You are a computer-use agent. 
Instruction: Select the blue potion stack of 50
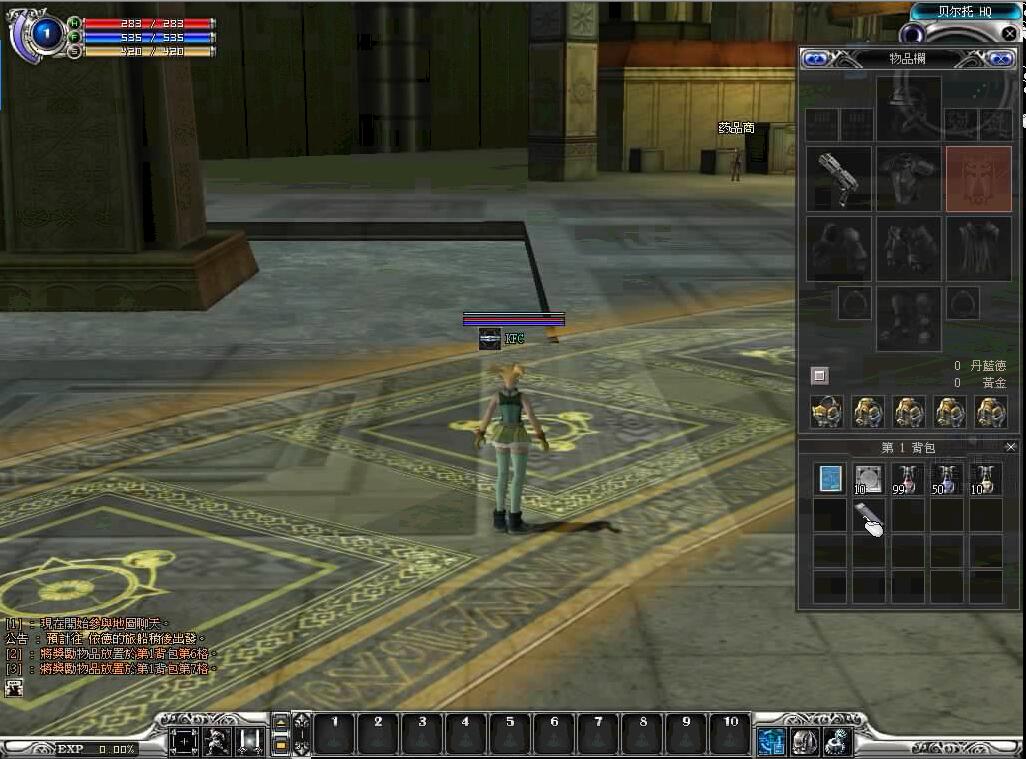[x=947, y=479]
